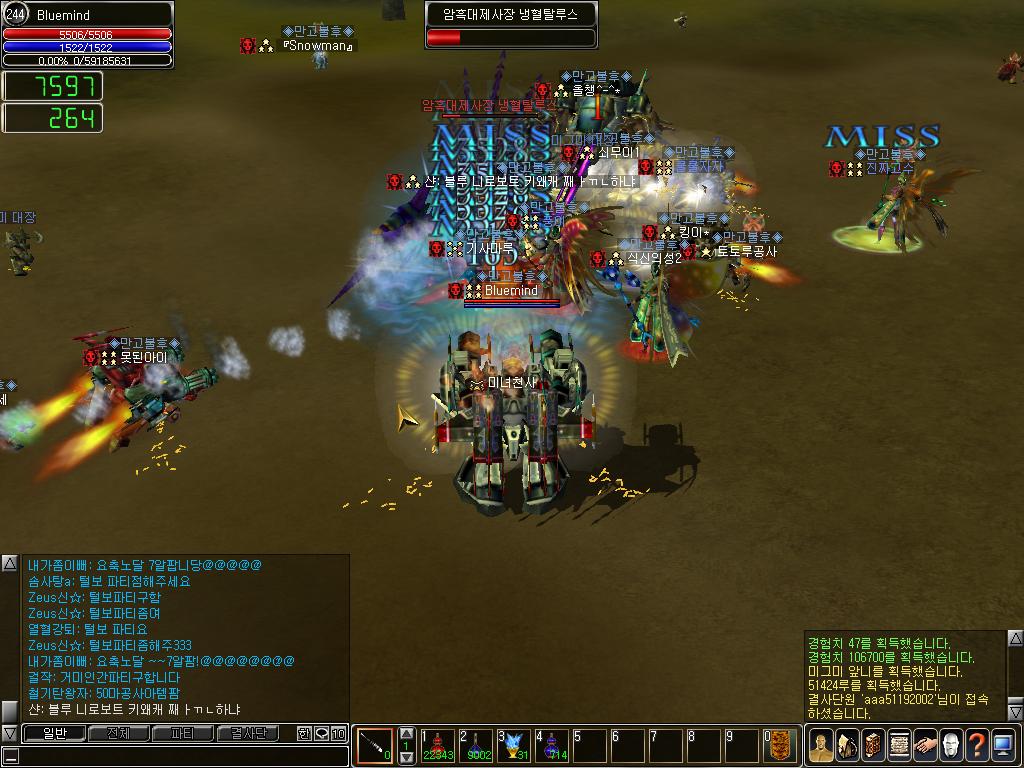
Task: Use the blue potion in slot 2
Action: [x=477, y=746]
